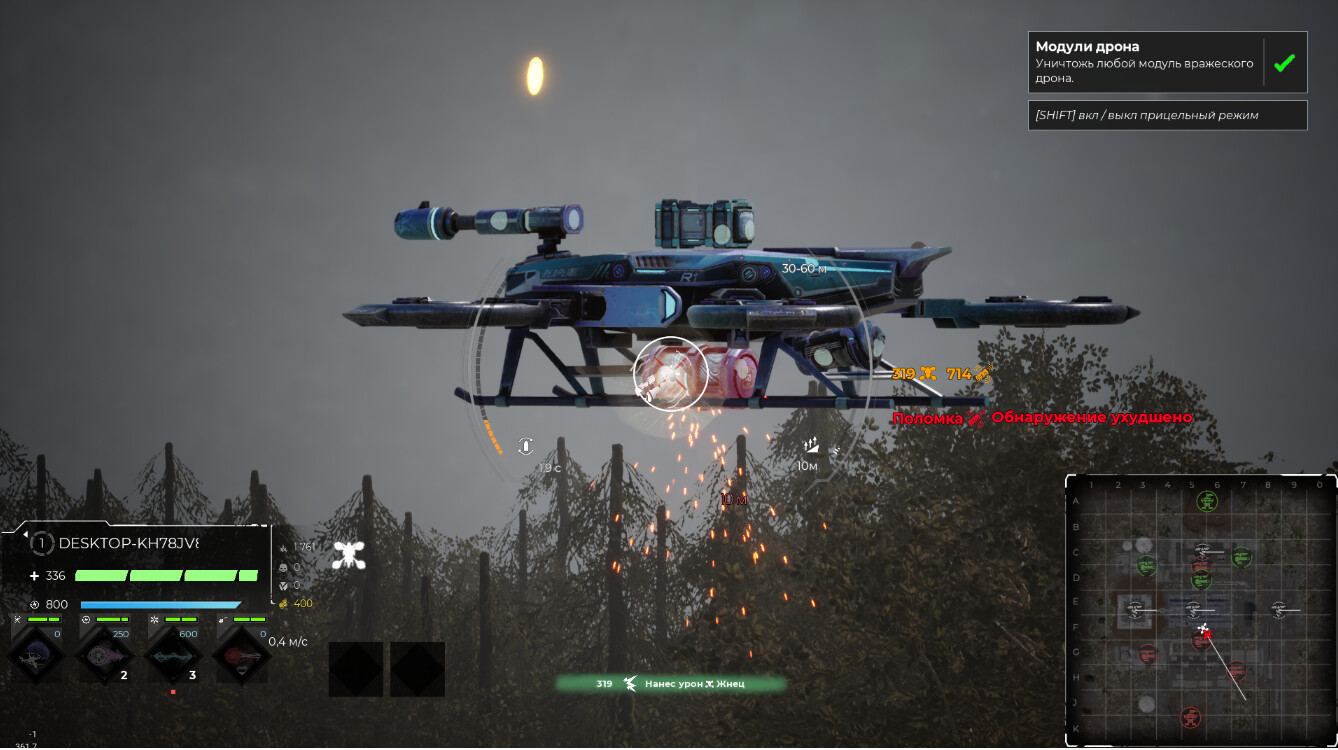Click the clock cooldown icon above ability 2
The width and height of the screenshot is (1338, 750).
pyautogui.click(x=85, y=620)
